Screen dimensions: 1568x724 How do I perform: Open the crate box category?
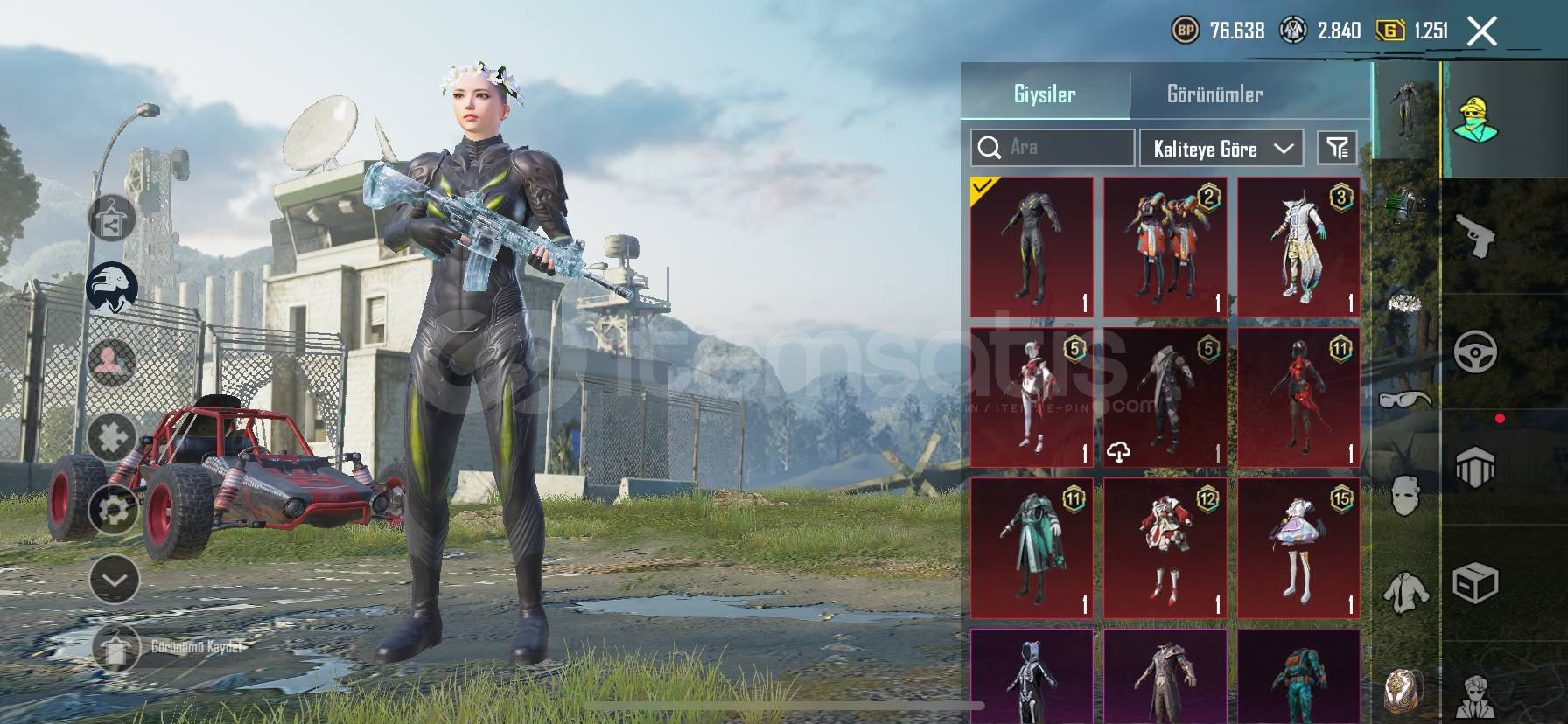(x=1476, y=582)
